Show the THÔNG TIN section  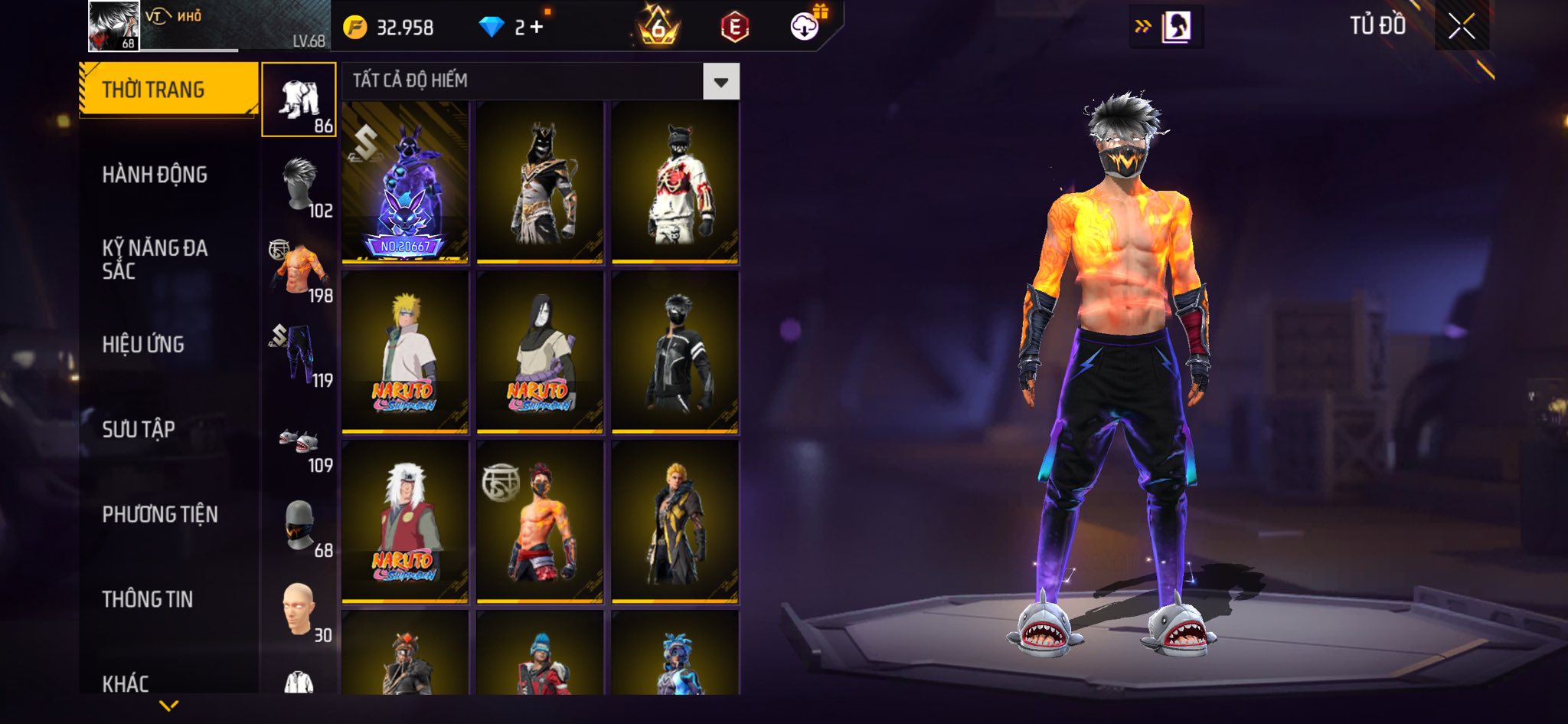148,599
